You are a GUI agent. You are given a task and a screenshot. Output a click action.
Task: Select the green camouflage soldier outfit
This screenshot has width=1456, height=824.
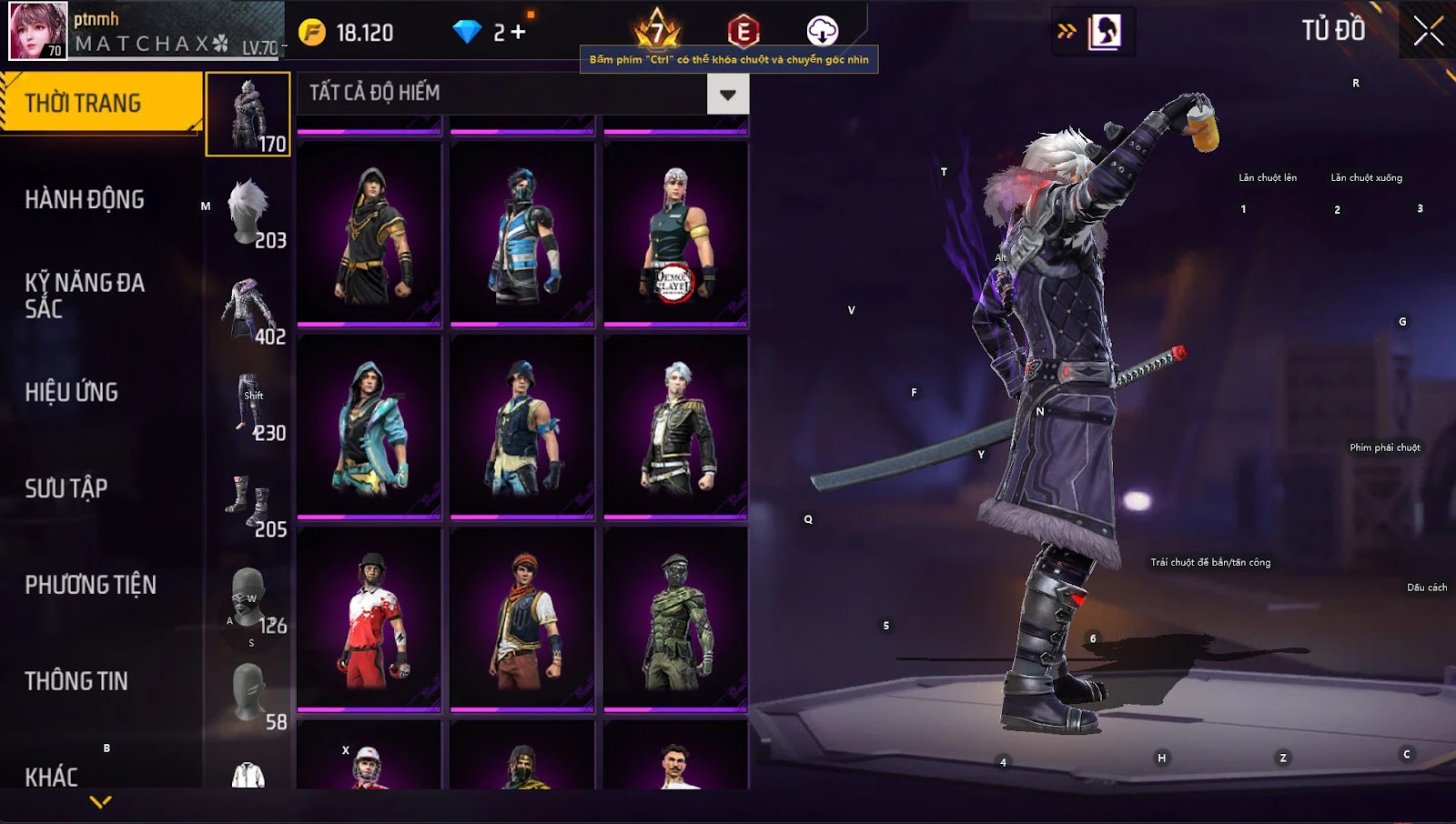tap(675, 618)
